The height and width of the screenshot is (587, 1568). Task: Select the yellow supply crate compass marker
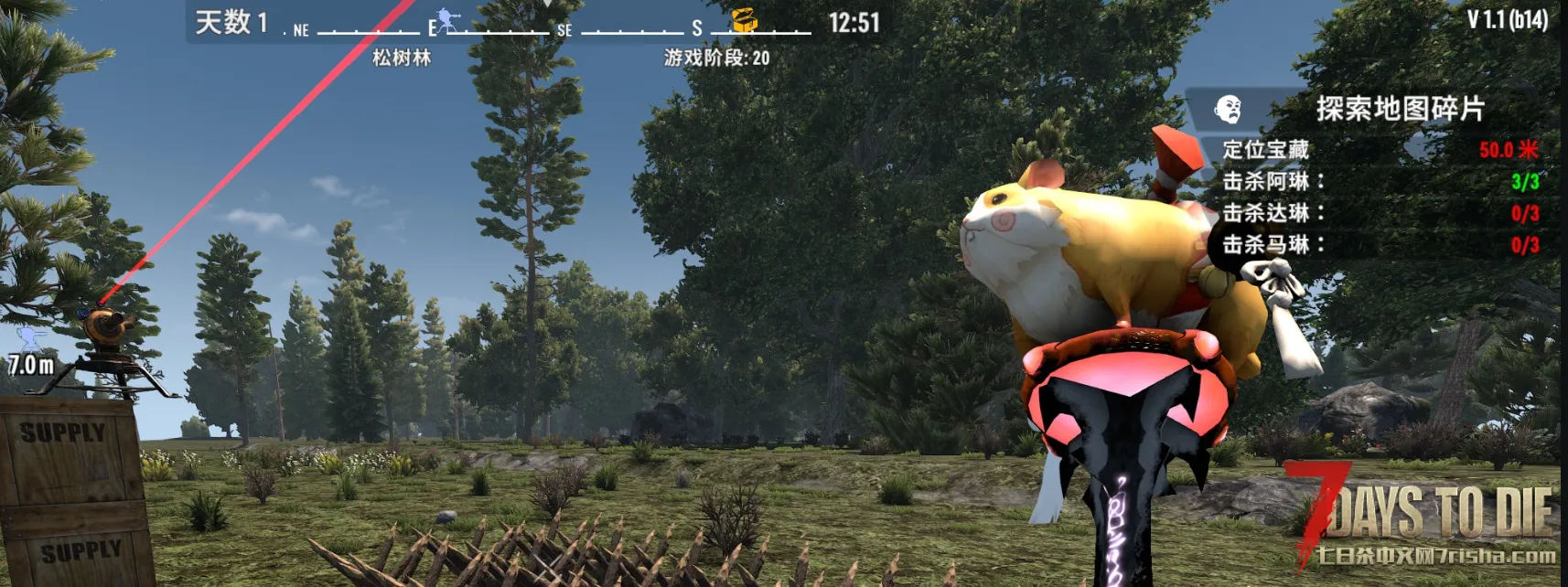pos(744,21)
